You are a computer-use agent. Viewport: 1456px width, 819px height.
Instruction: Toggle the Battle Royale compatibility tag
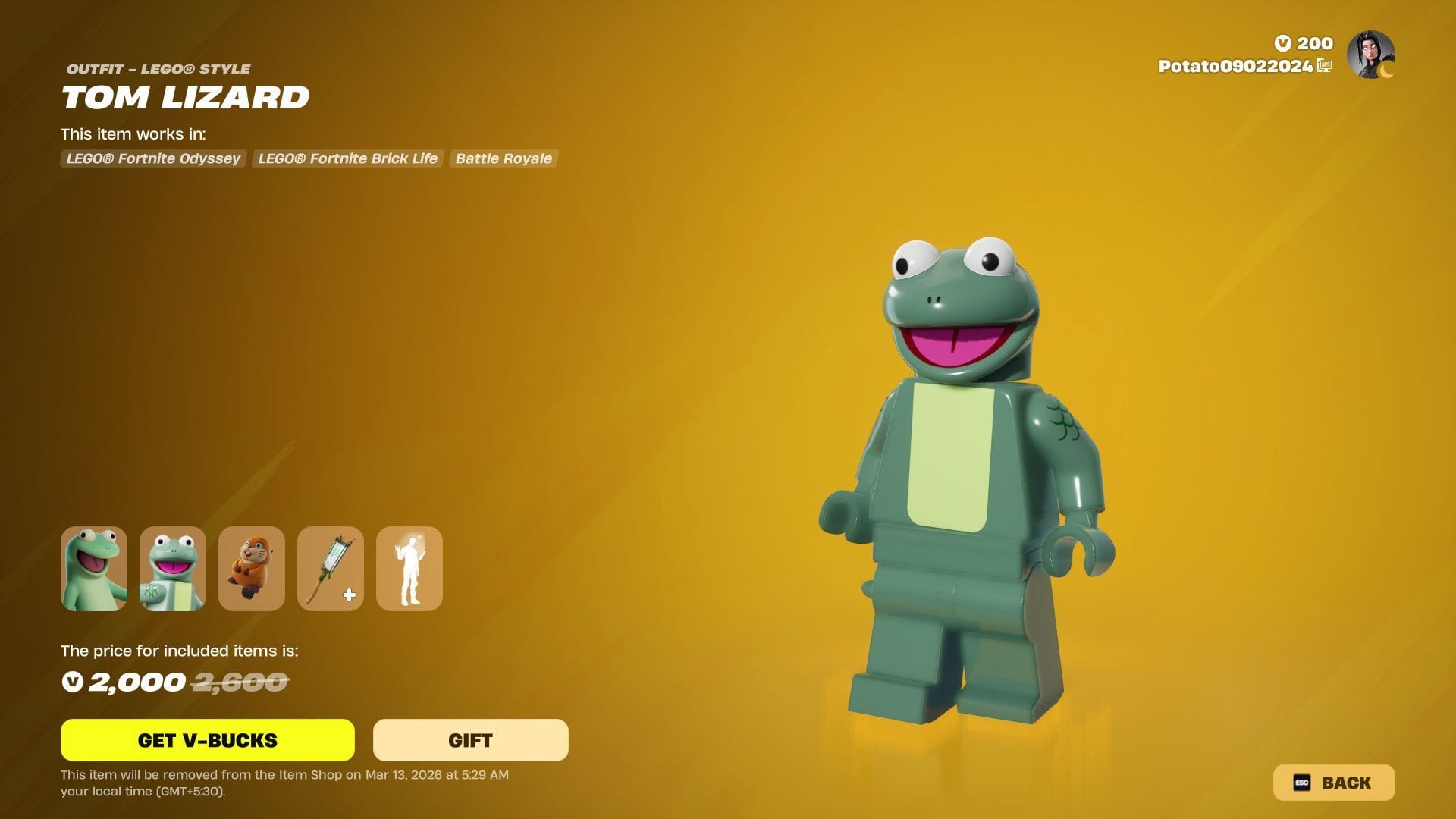coord(504,158)
